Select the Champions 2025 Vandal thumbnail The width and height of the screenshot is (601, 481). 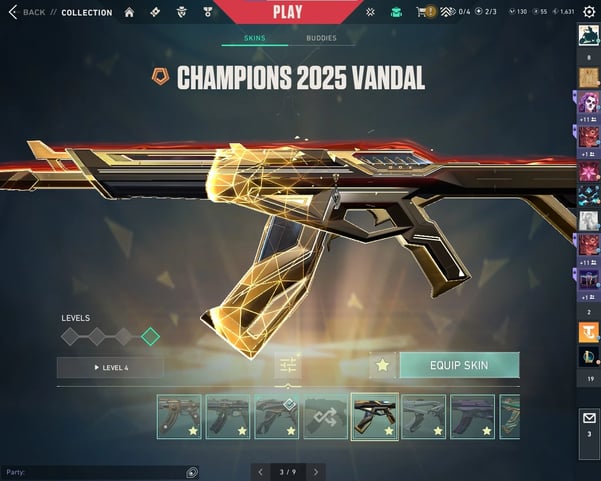(374, 416)
